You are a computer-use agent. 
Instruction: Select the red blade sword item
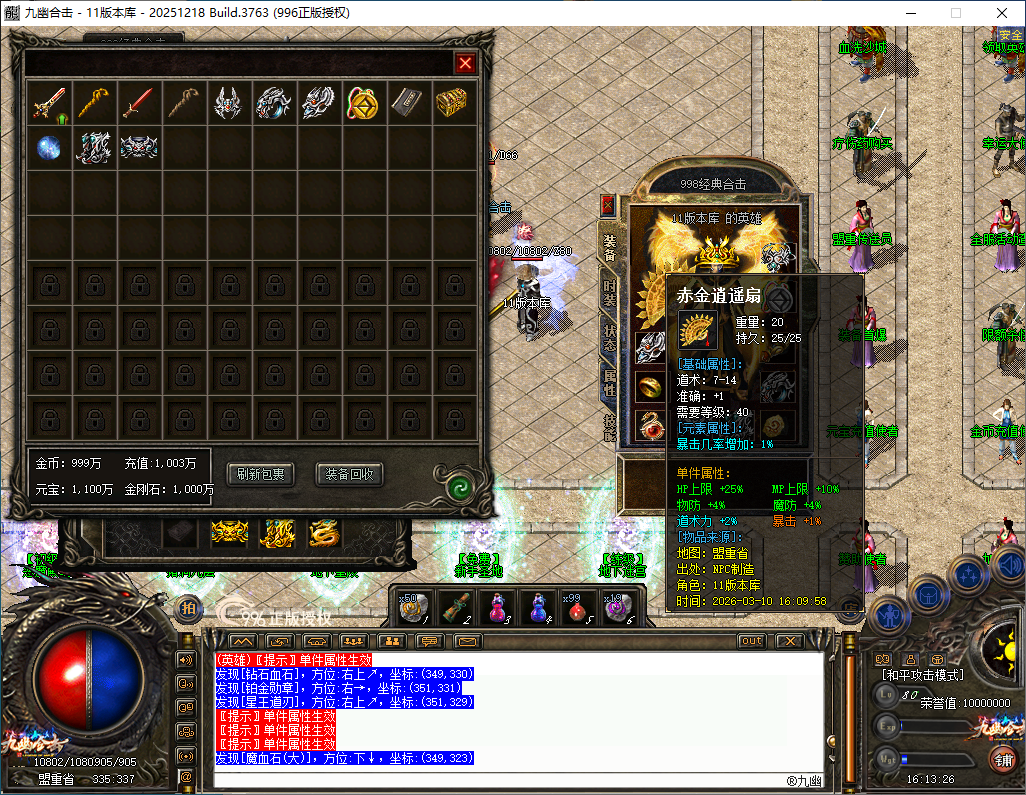(138, 103)
